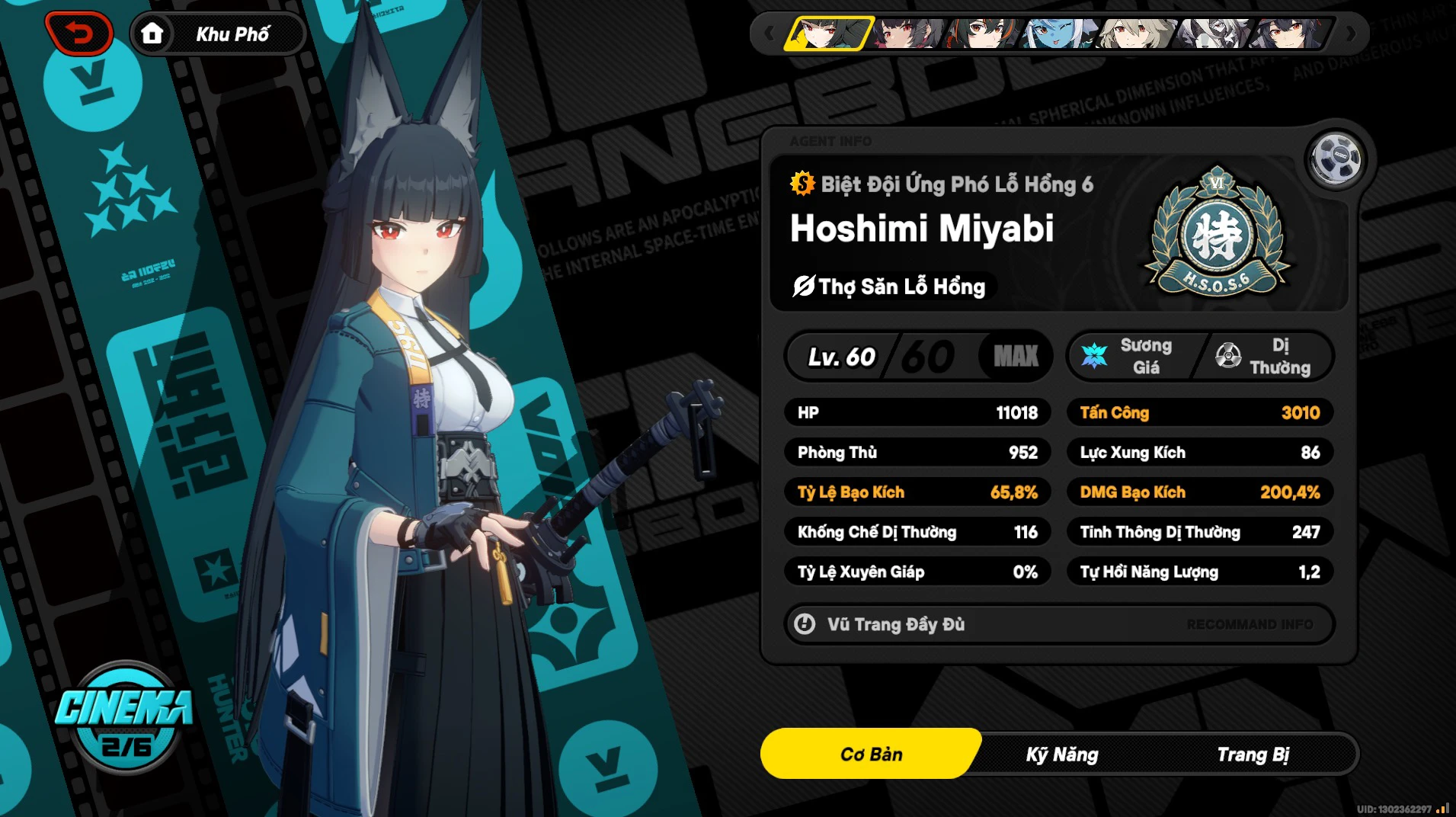
Task: Click the Khu Phố button
Action: pos(232,33)
